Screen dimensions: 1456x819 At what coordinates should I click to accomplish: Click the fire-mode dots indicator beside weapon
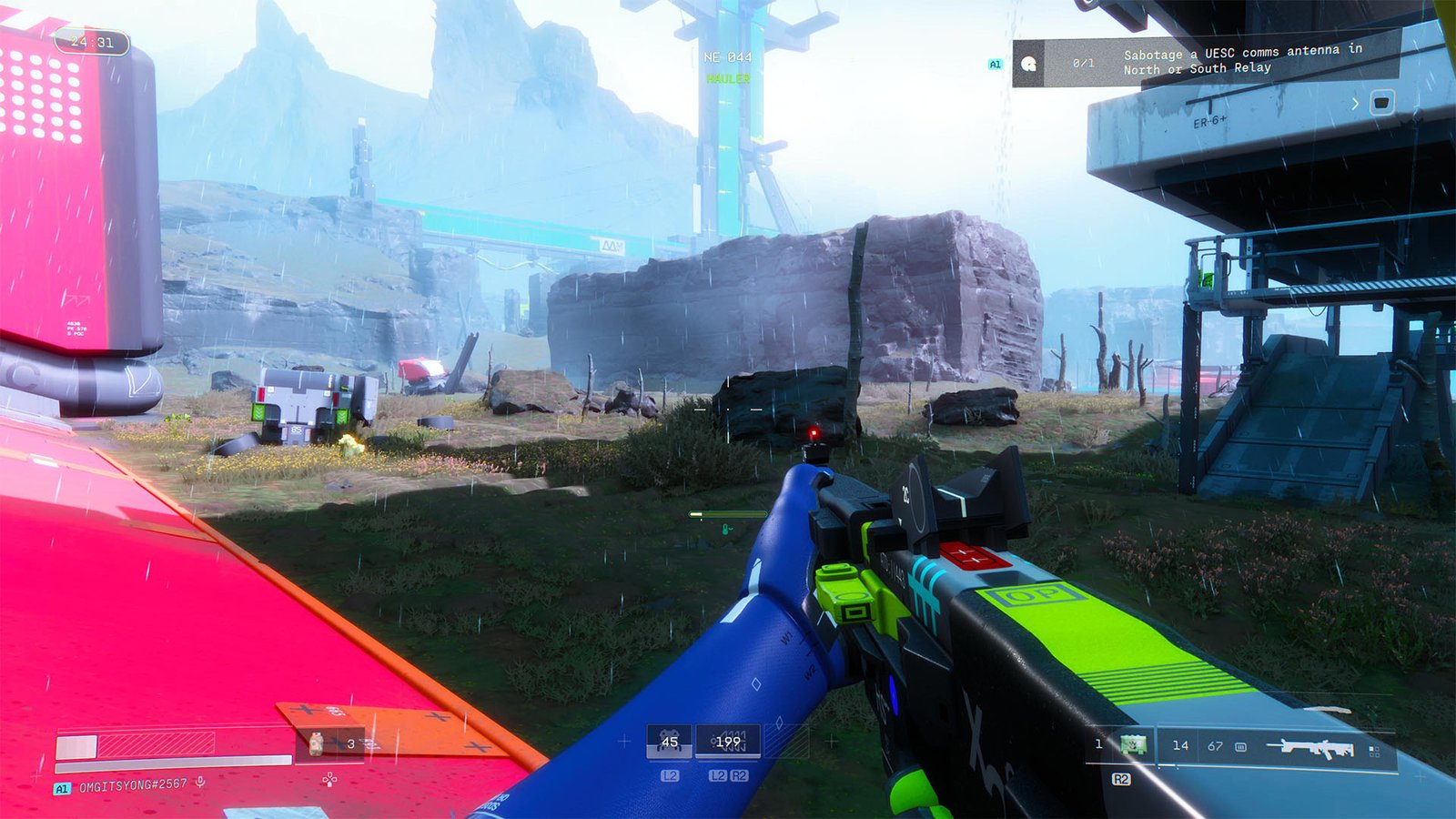[1376, 749]
